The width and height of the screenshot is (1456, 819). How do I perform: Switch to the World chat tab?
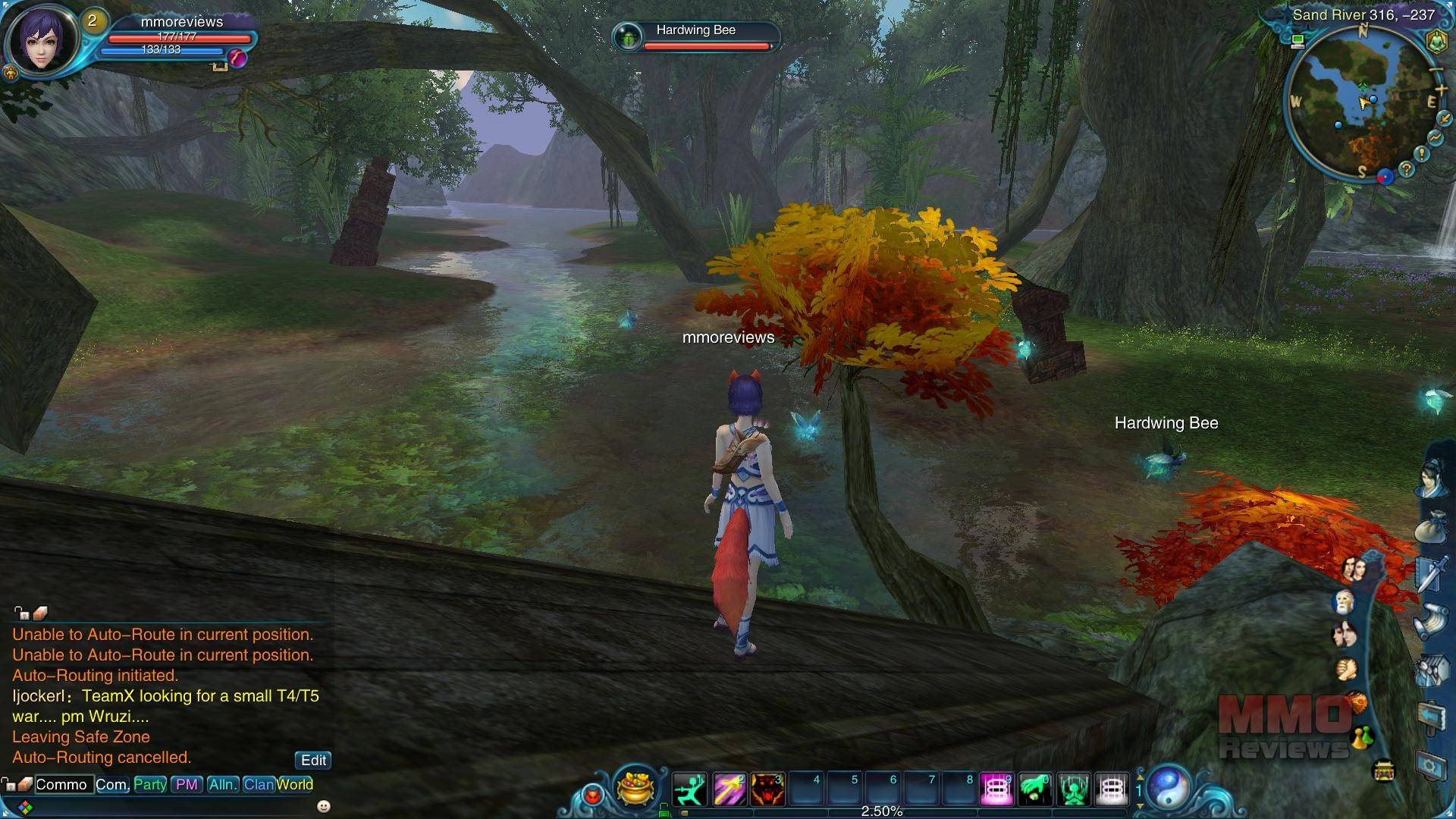coord(295,784)
